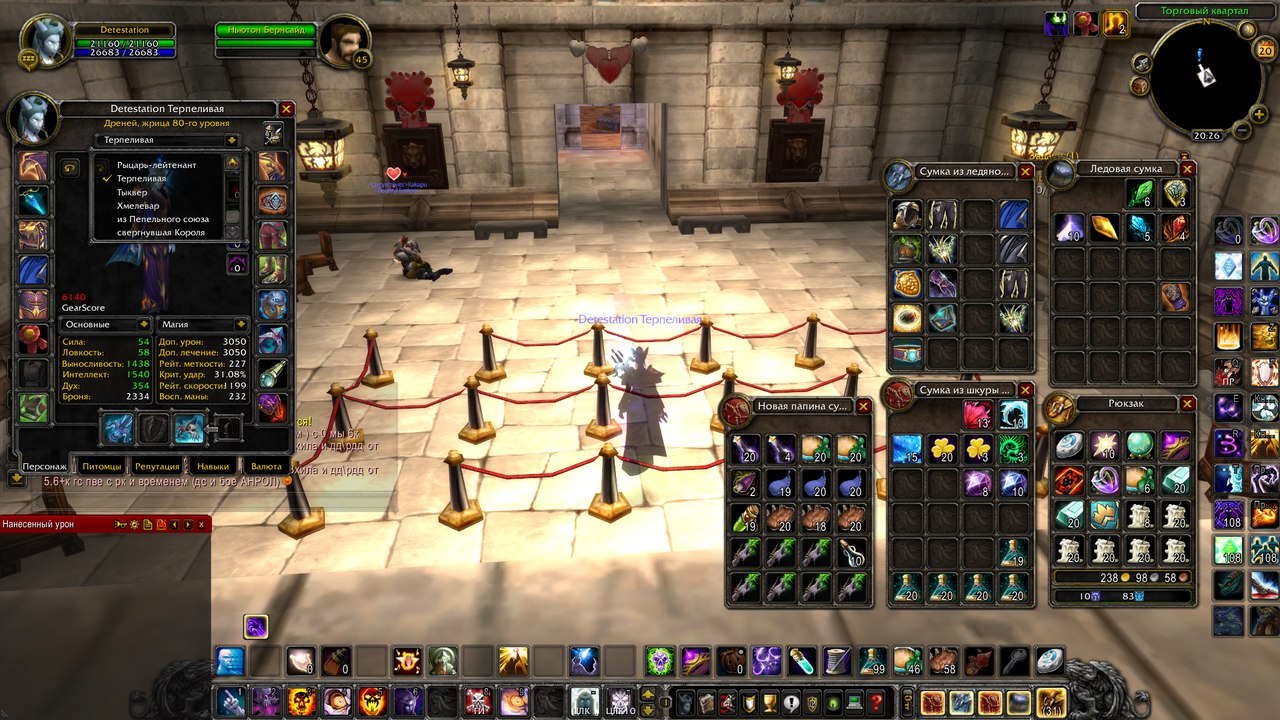Close the Ледовая сумка bag
This screenshot has height=720, width=1280.
(1186, 169)
